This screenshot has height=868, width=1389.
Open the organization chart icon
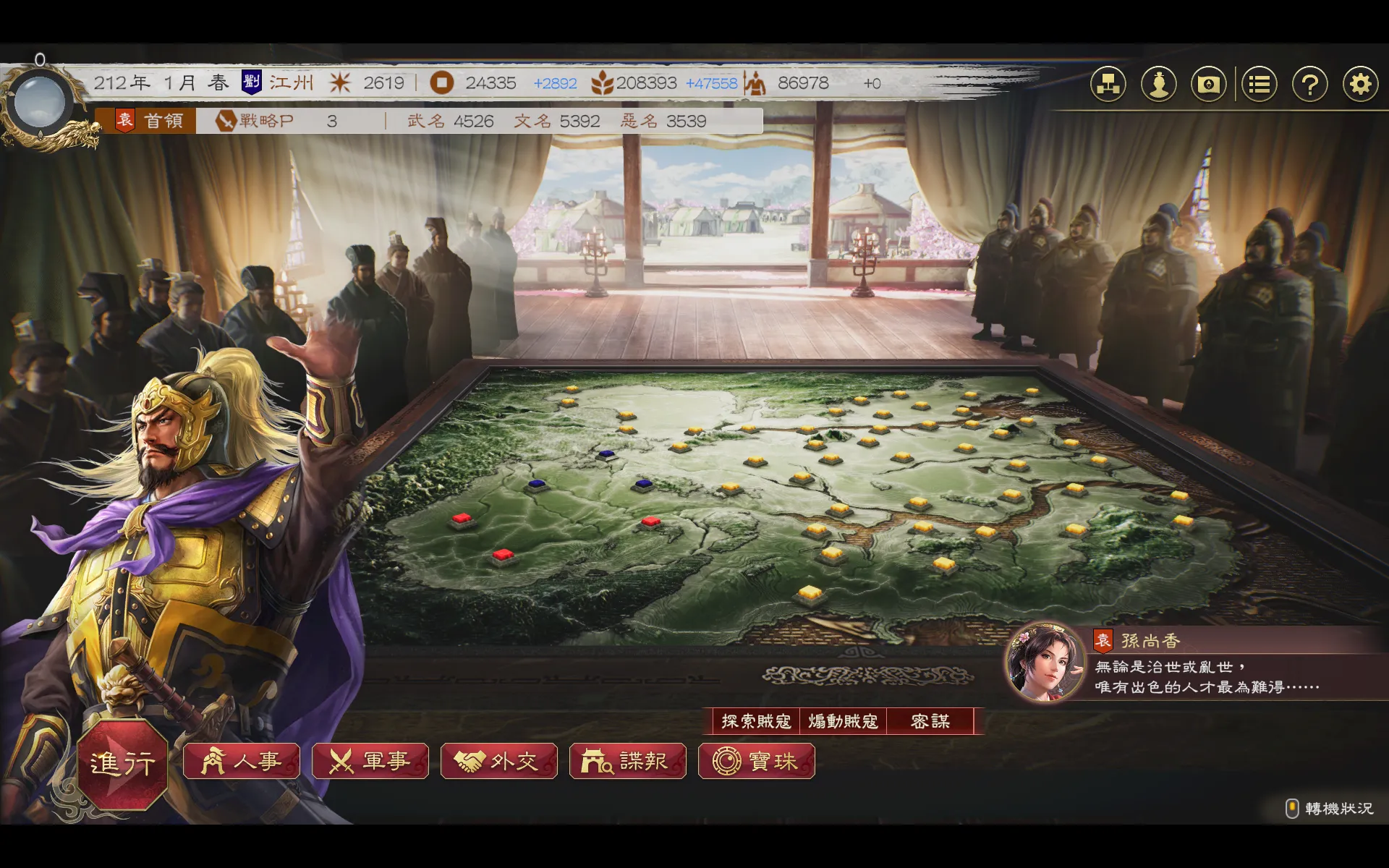coord(1108,85)
